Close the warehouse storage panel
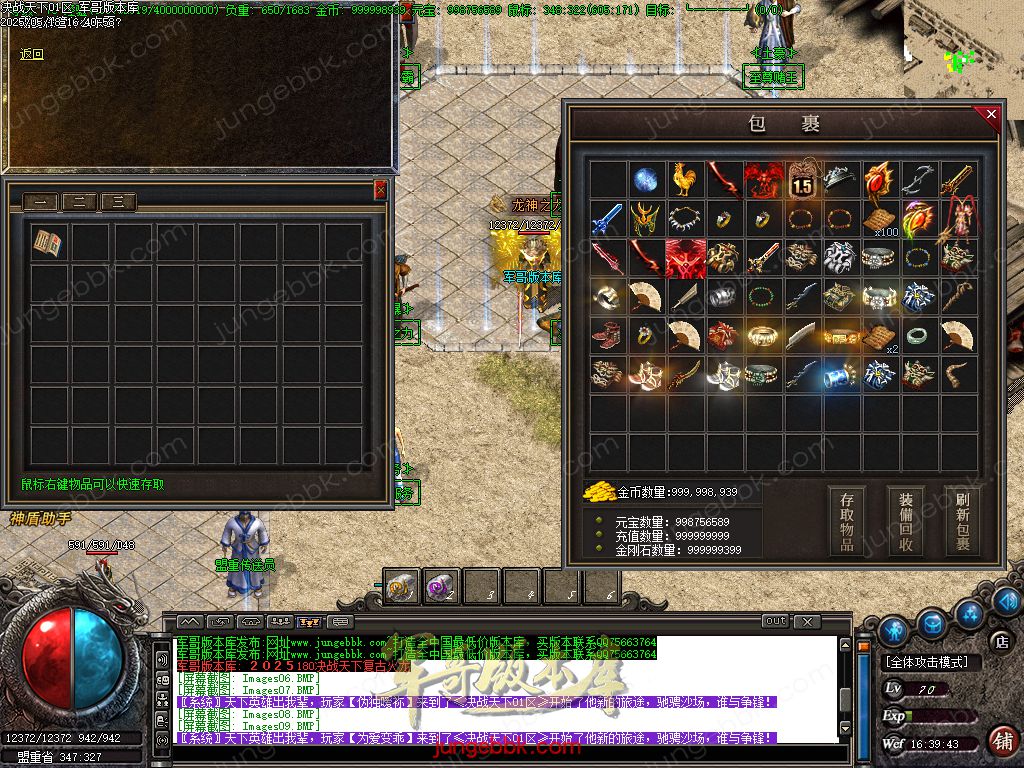Image resolution: width=1024 pixels, height=768 pixels. (x=380, y=189)
